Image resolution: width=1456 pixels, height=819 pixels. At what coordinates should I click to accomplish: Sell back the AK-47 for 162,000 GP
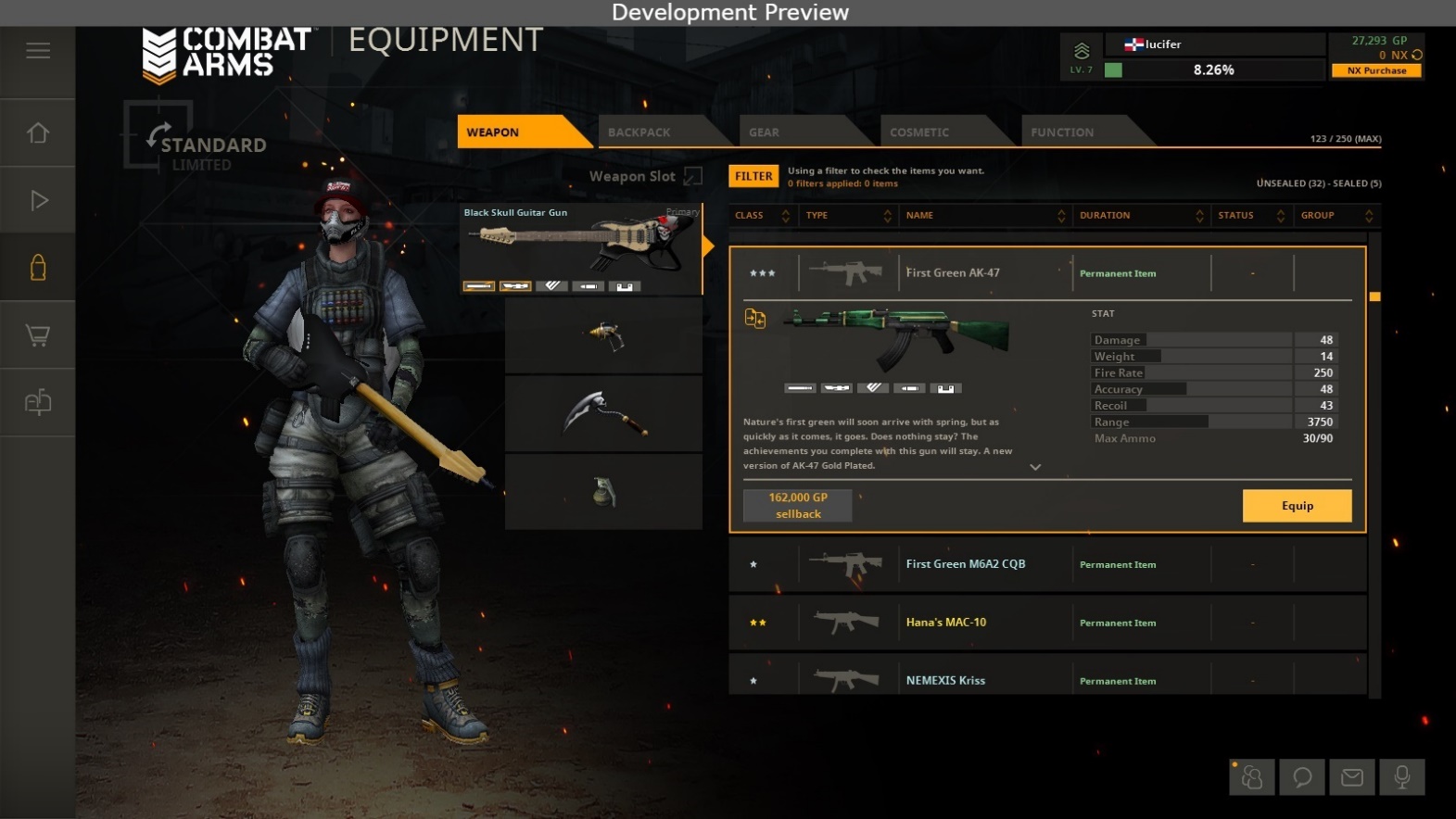(798, 506)
